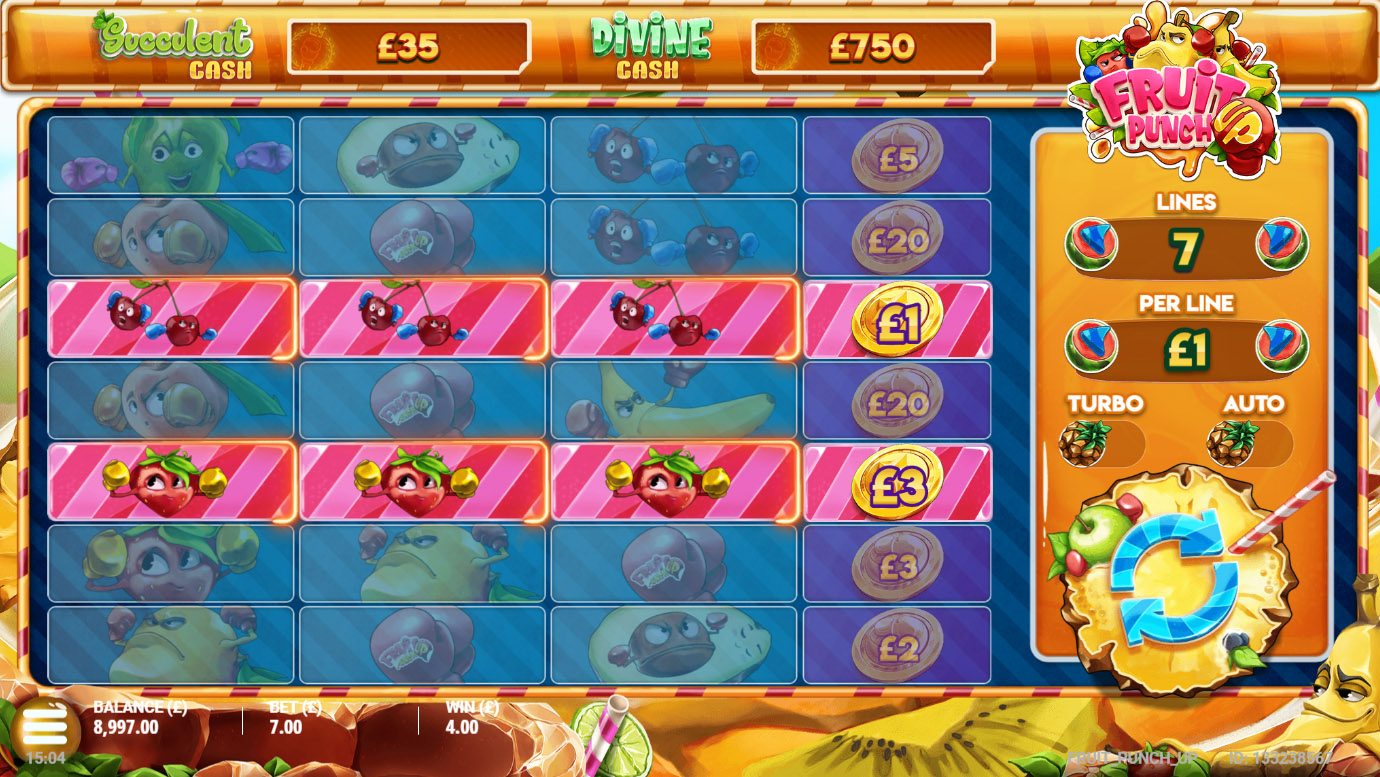Enable the Auto spin toggle
The height and width of the screenshot is (777, 1380).
[x=1250, y=443]
